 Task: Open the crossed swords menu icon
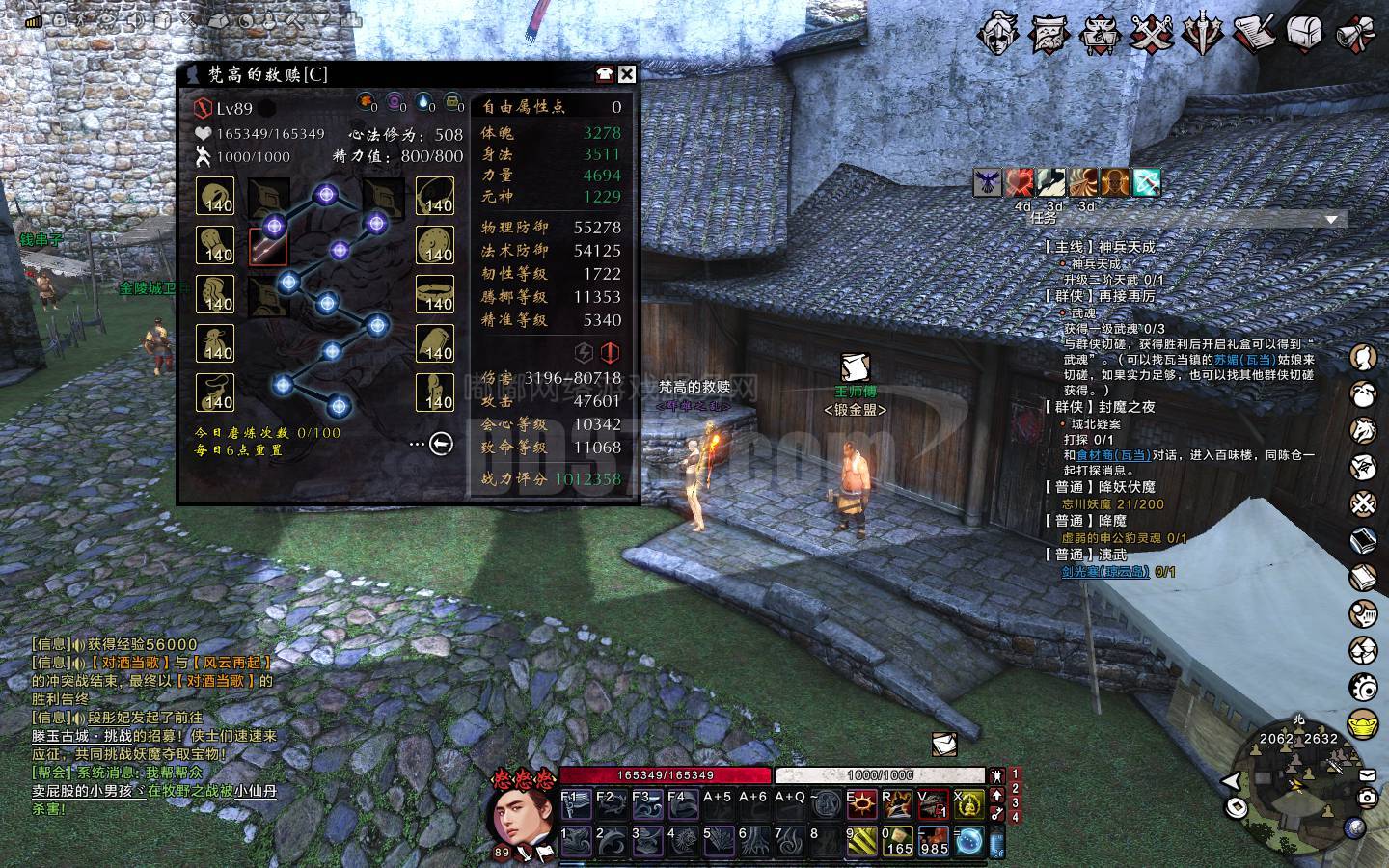(x=1151, y=35)
